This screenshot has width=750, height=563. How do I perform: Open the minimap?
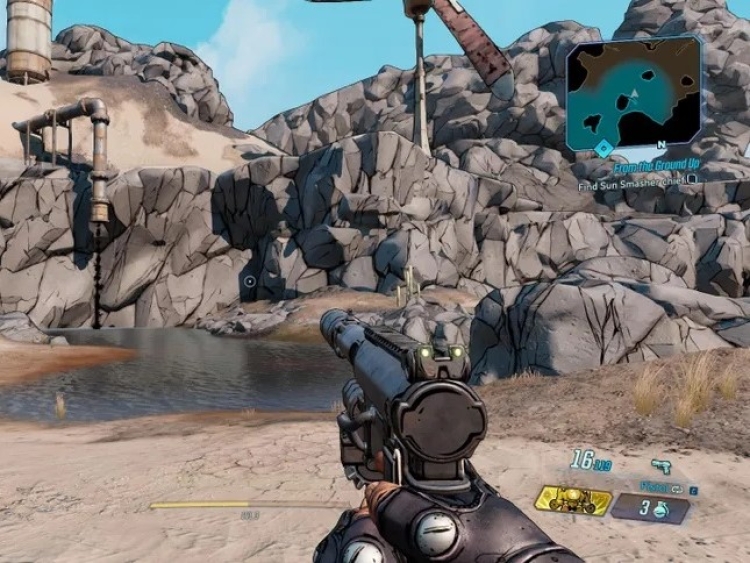(x=634, y=92)
